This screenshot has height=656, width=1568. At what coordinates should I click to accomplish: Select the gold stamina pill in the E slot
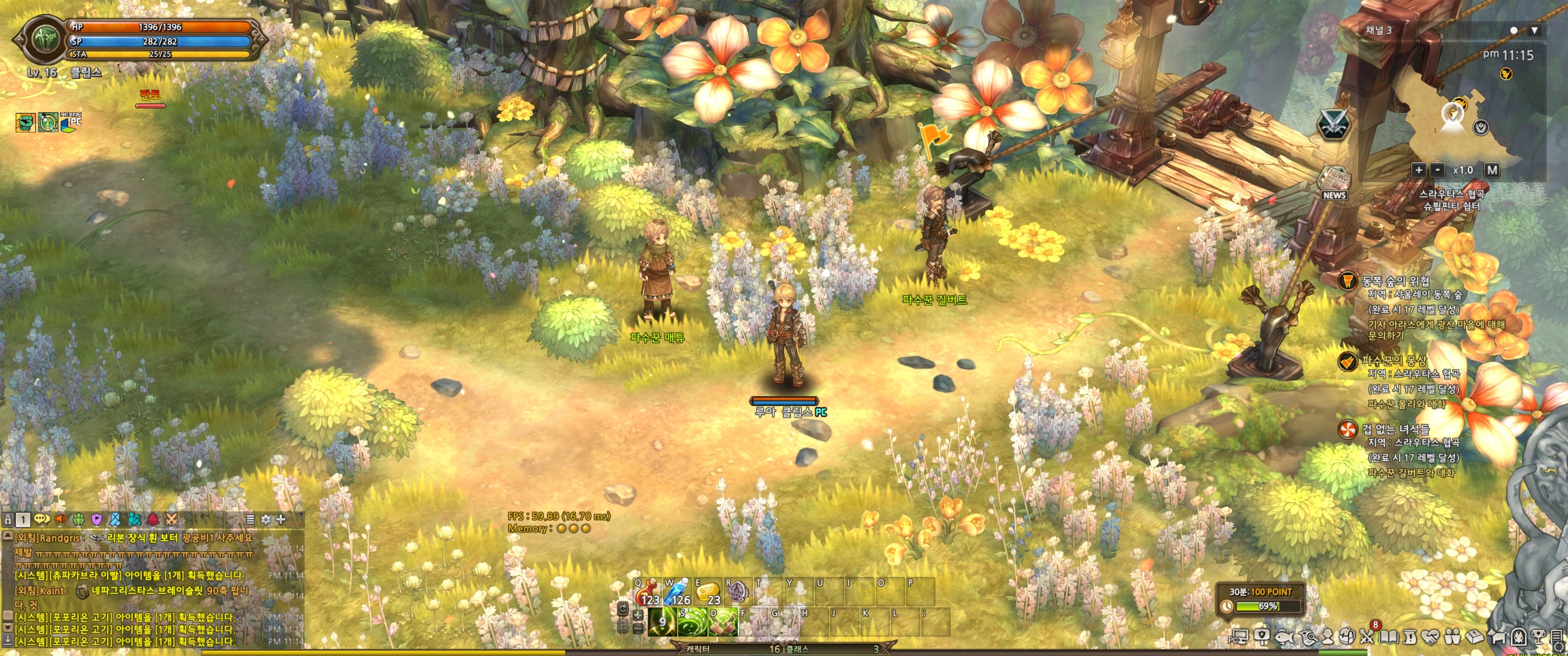[707, 591]
